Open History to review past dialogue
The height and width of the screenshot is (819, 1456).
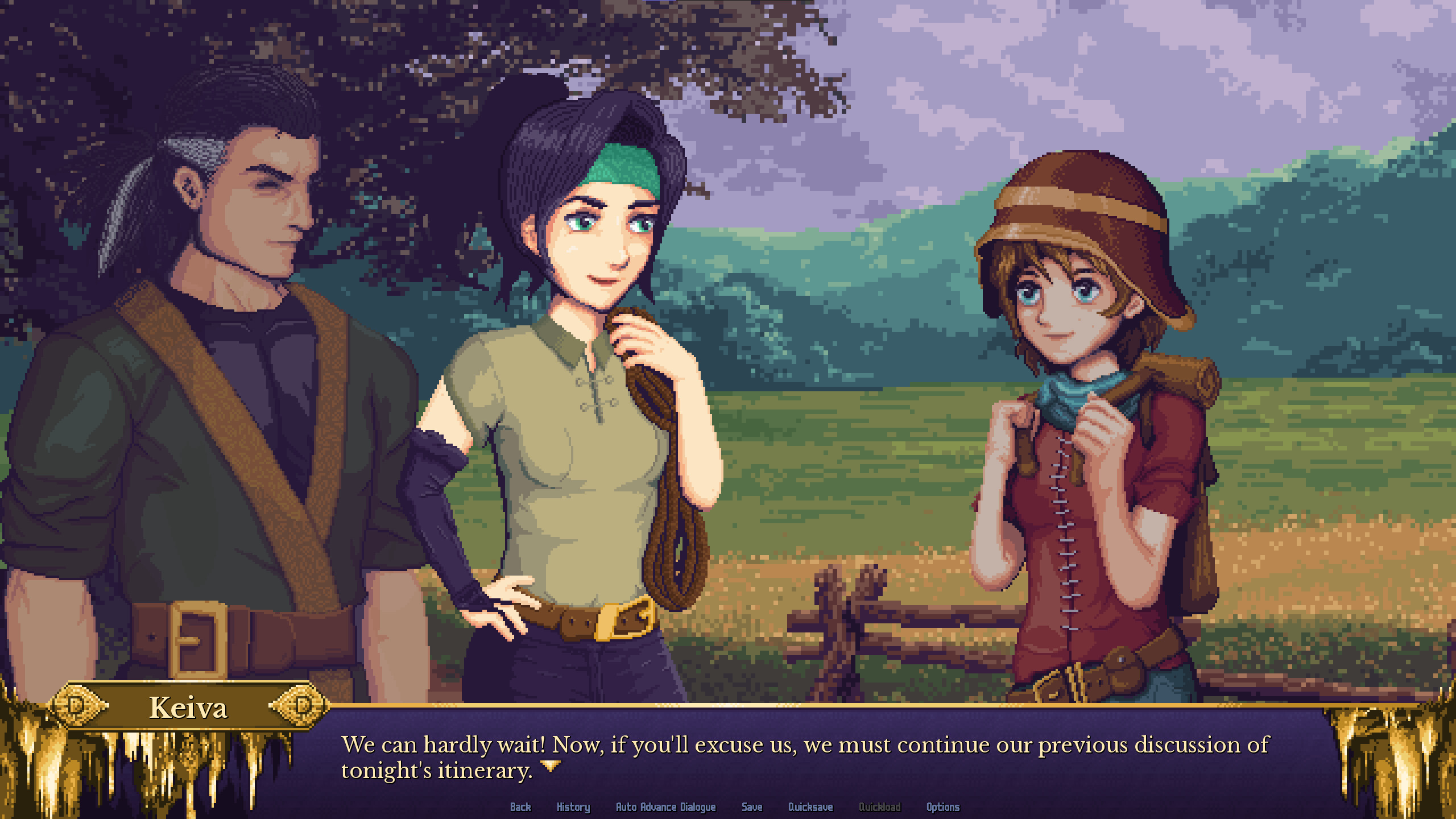[573, 807]
